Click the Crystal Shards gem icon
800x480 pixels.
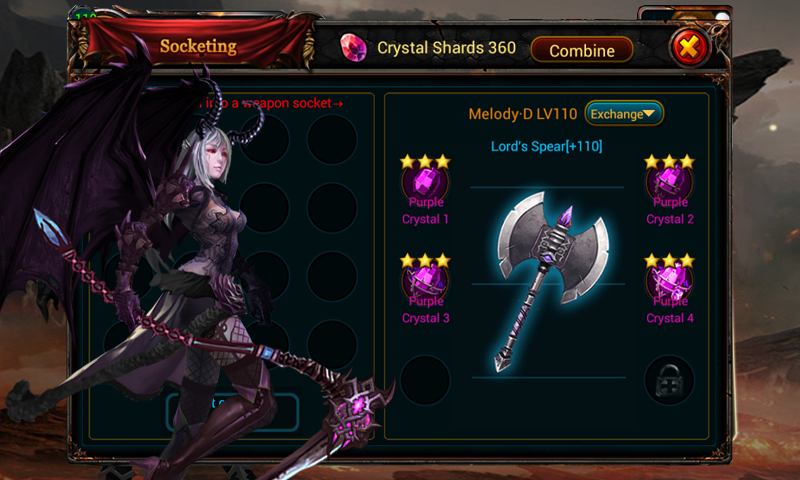(x=353, y=48)
